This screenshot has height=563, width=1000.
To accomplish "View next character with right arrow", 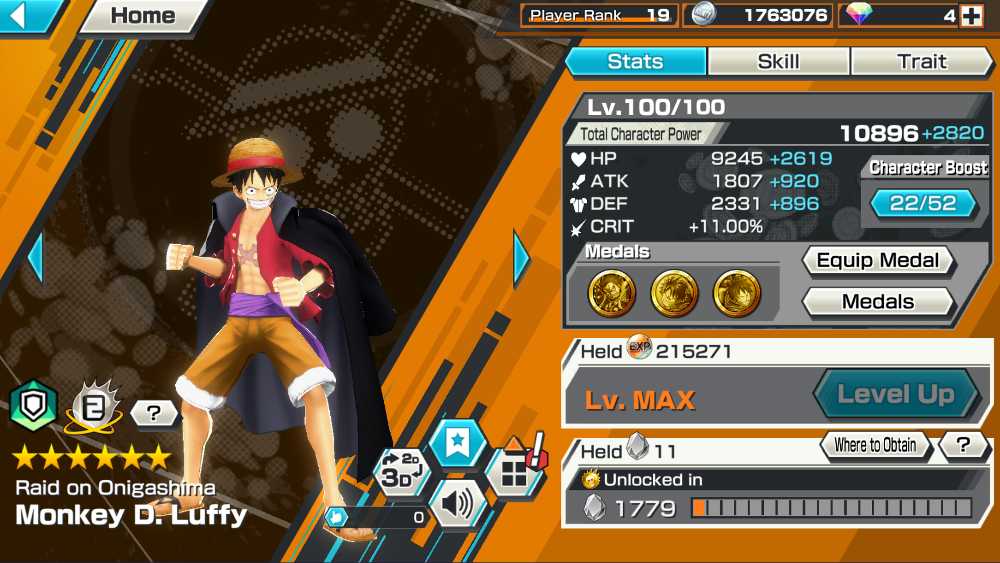I will [x=521, y=258].
